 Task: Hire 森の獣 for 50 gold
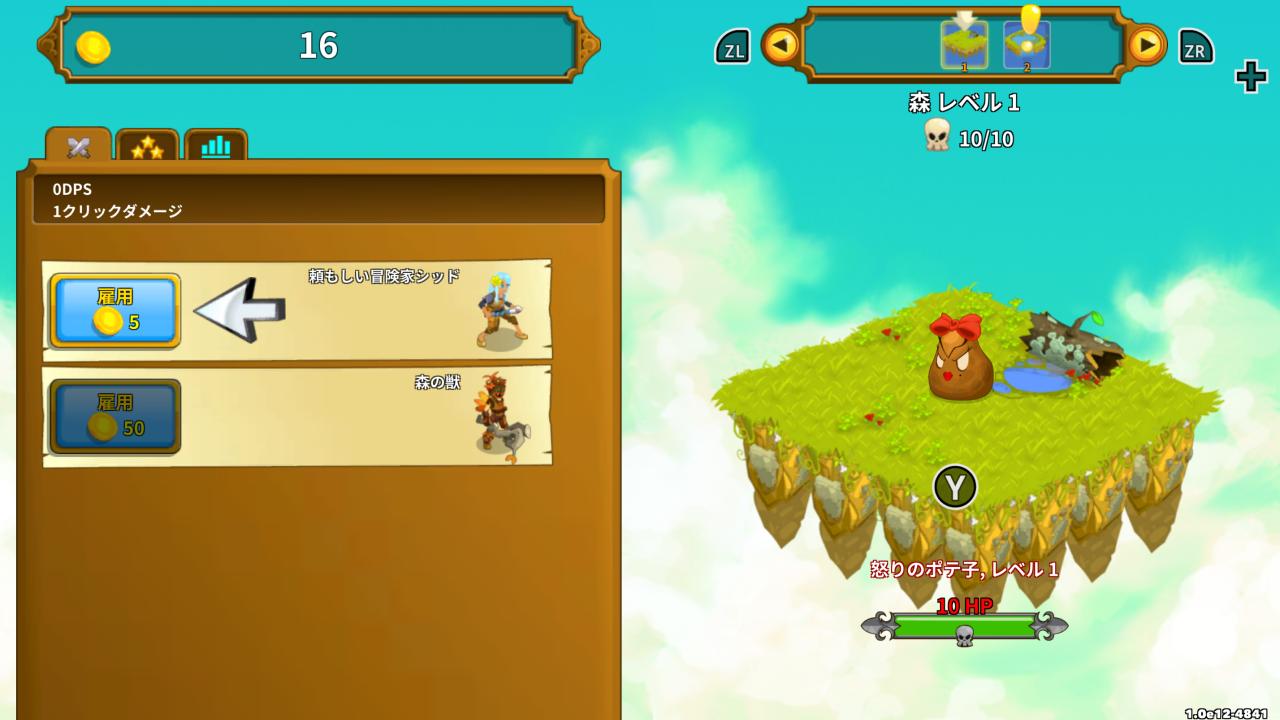click(x=113, y=415)
